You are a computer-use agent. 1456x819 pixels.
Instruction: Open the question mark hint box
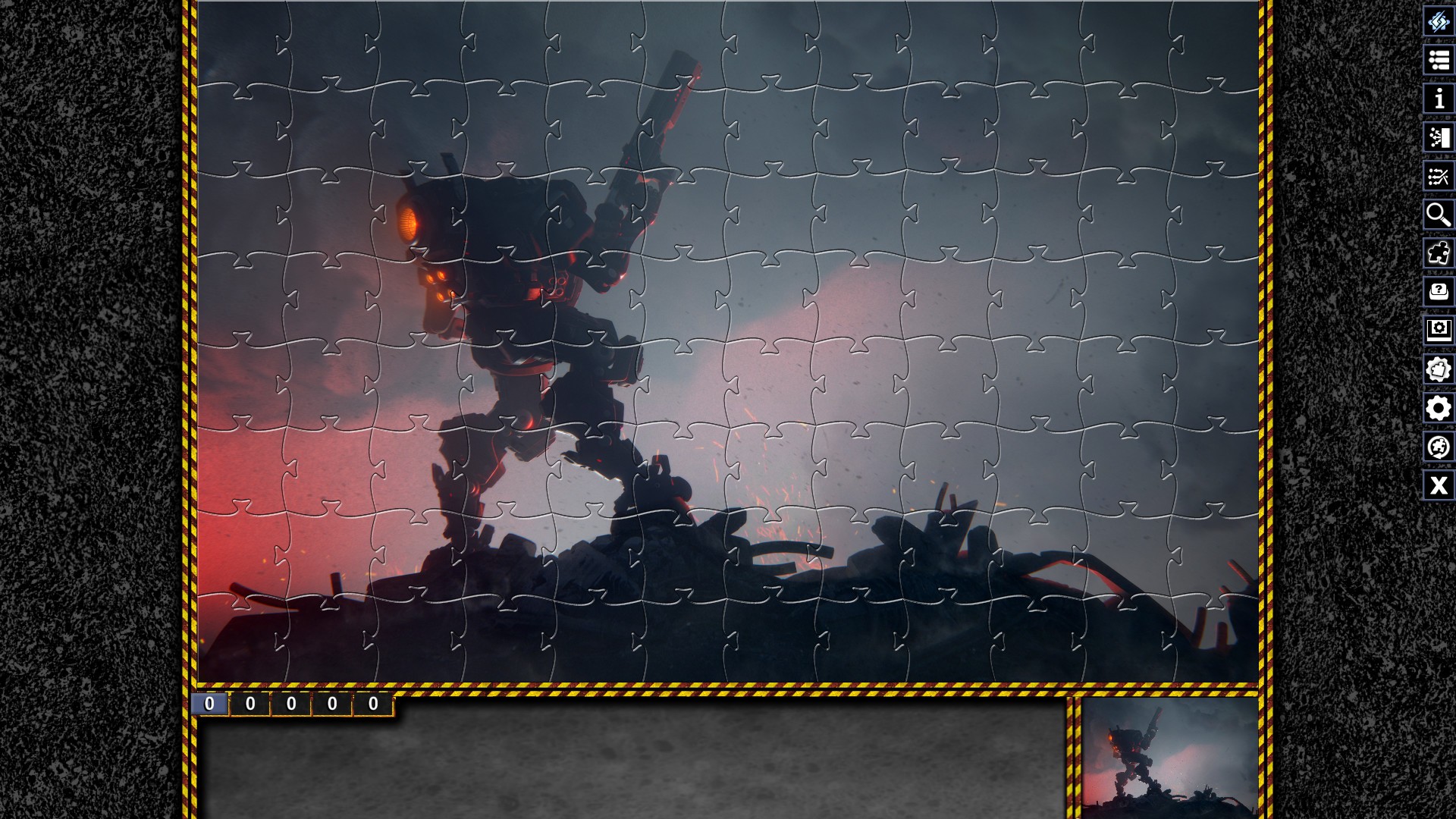click(1439, 292)
